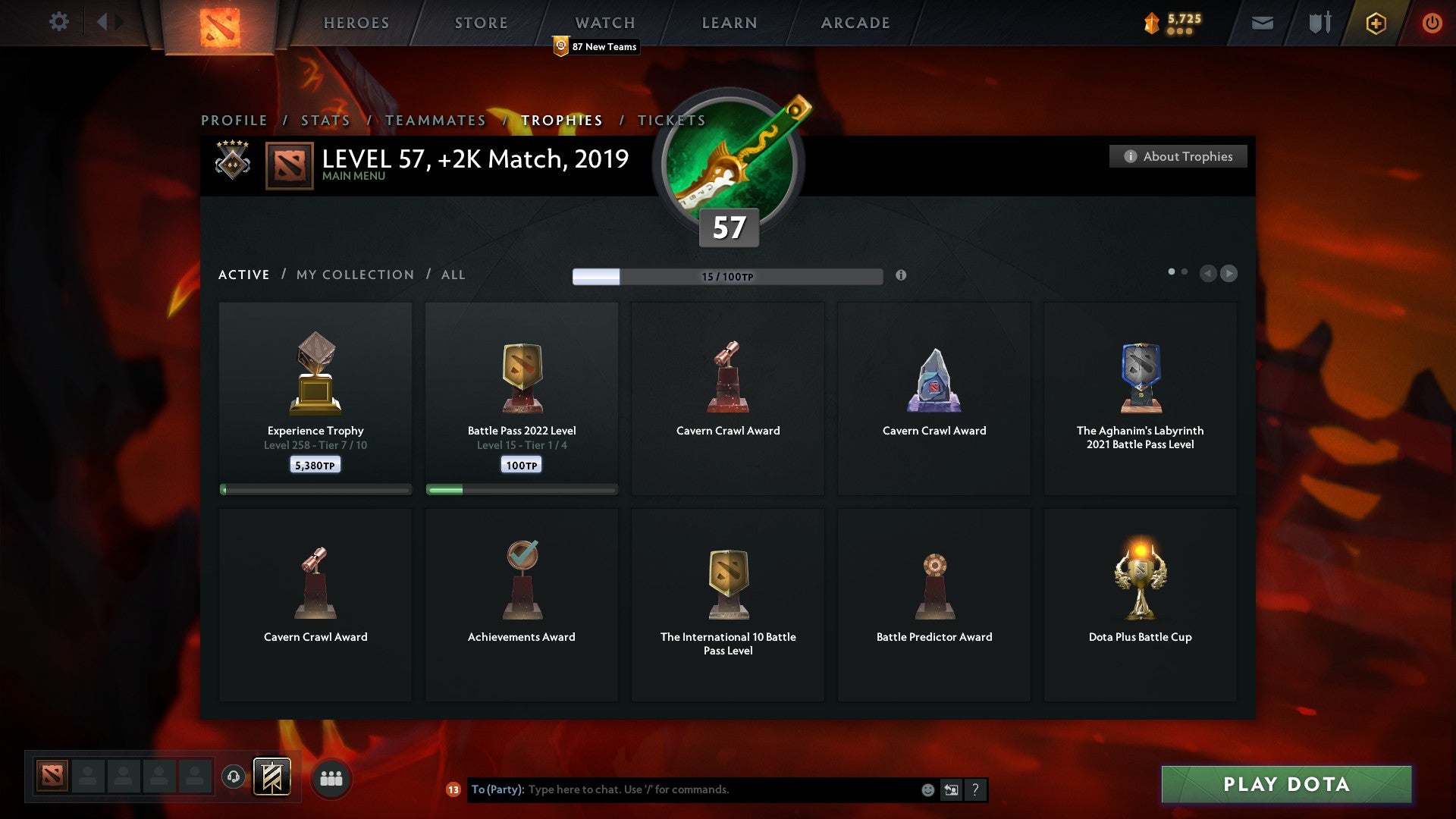Expand the 87 New Teams notification
Screen dimensions: 1456x819
coord(596,46)
